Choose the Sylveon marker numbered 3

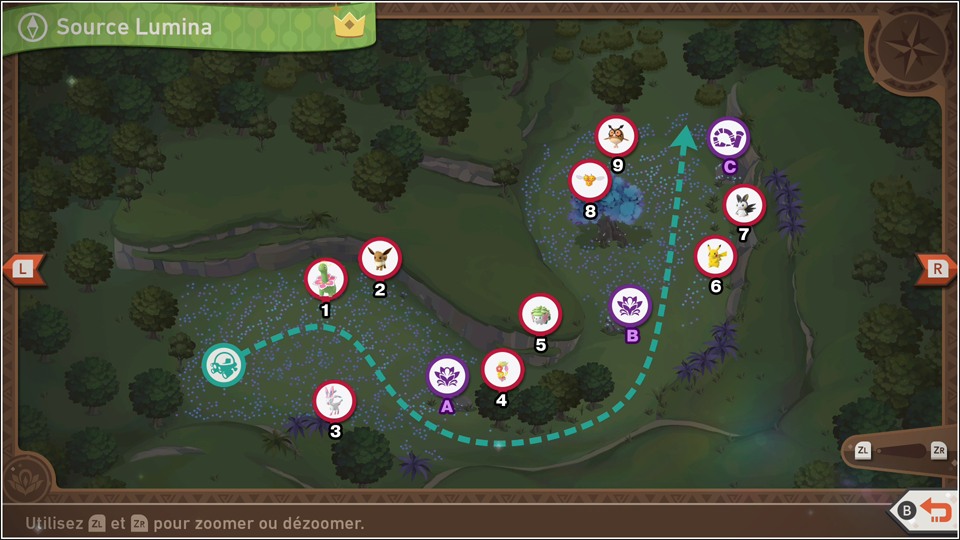tap(334, 401)
